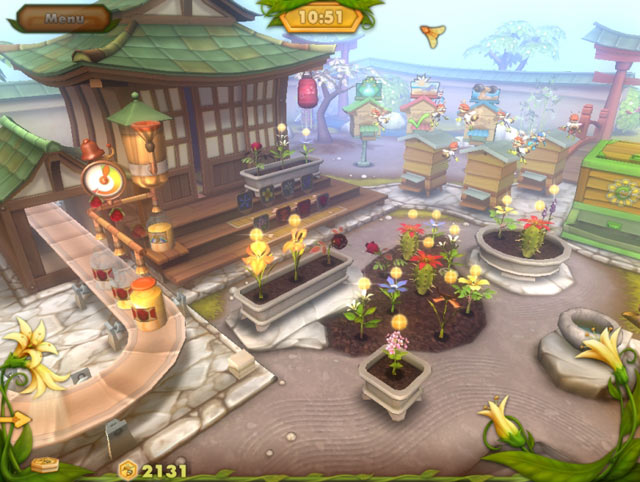640x482 pixels.
Task: Open the wooden Menu button
Action: point(65,17)
